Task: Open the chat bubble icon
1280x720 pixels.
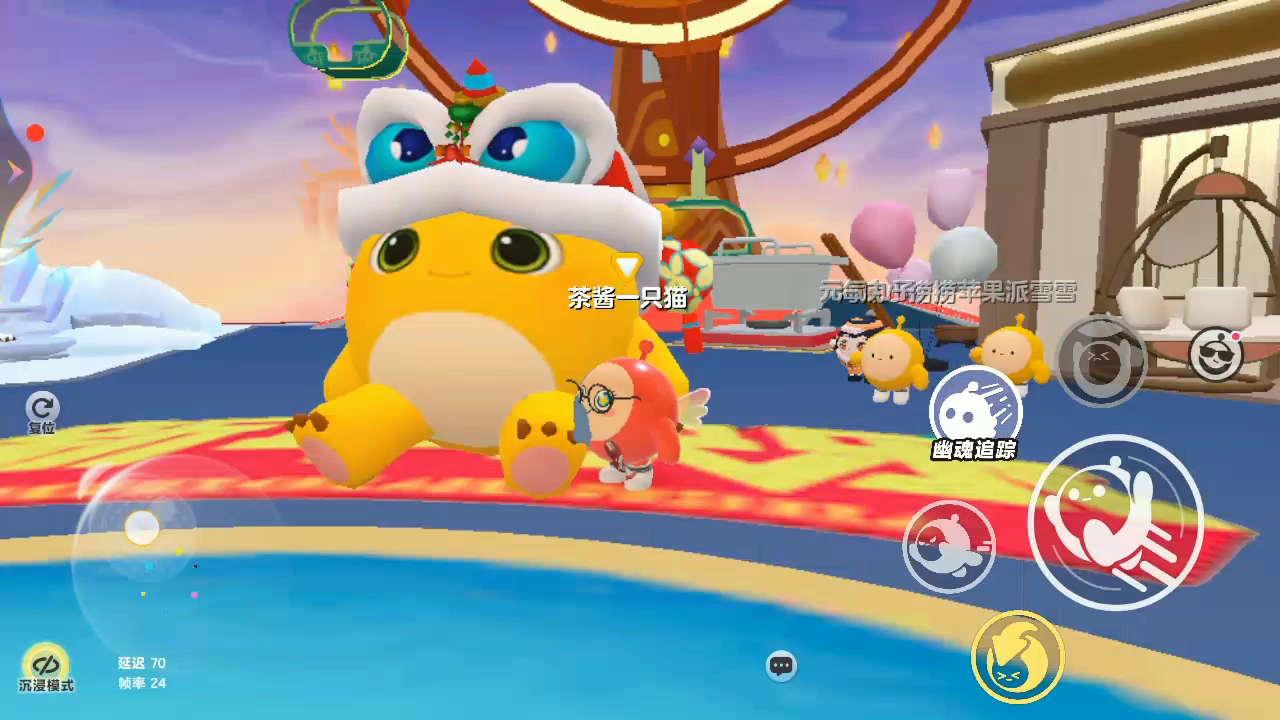Action: click(781, 665)
